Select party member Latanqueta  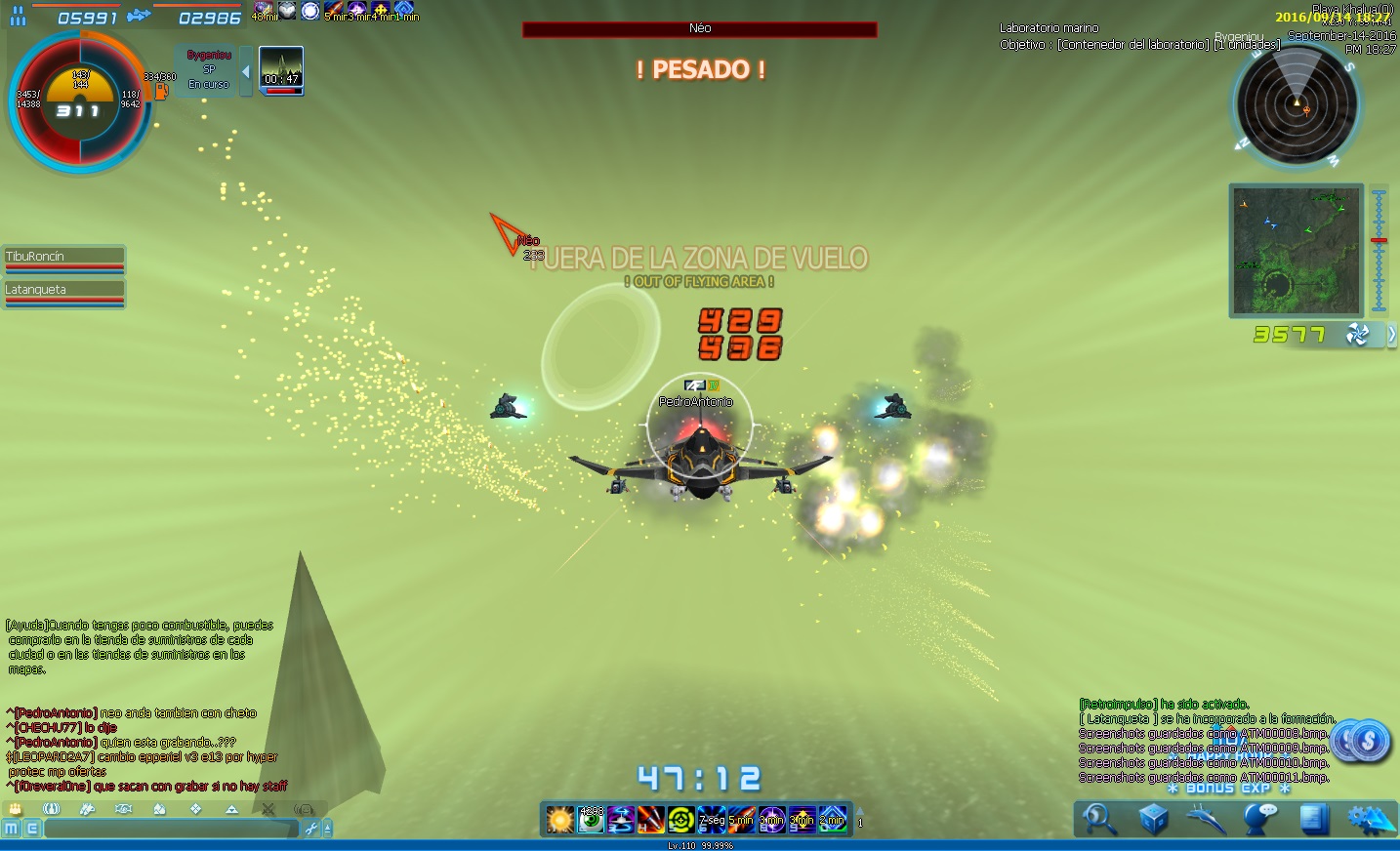point(64,291)
